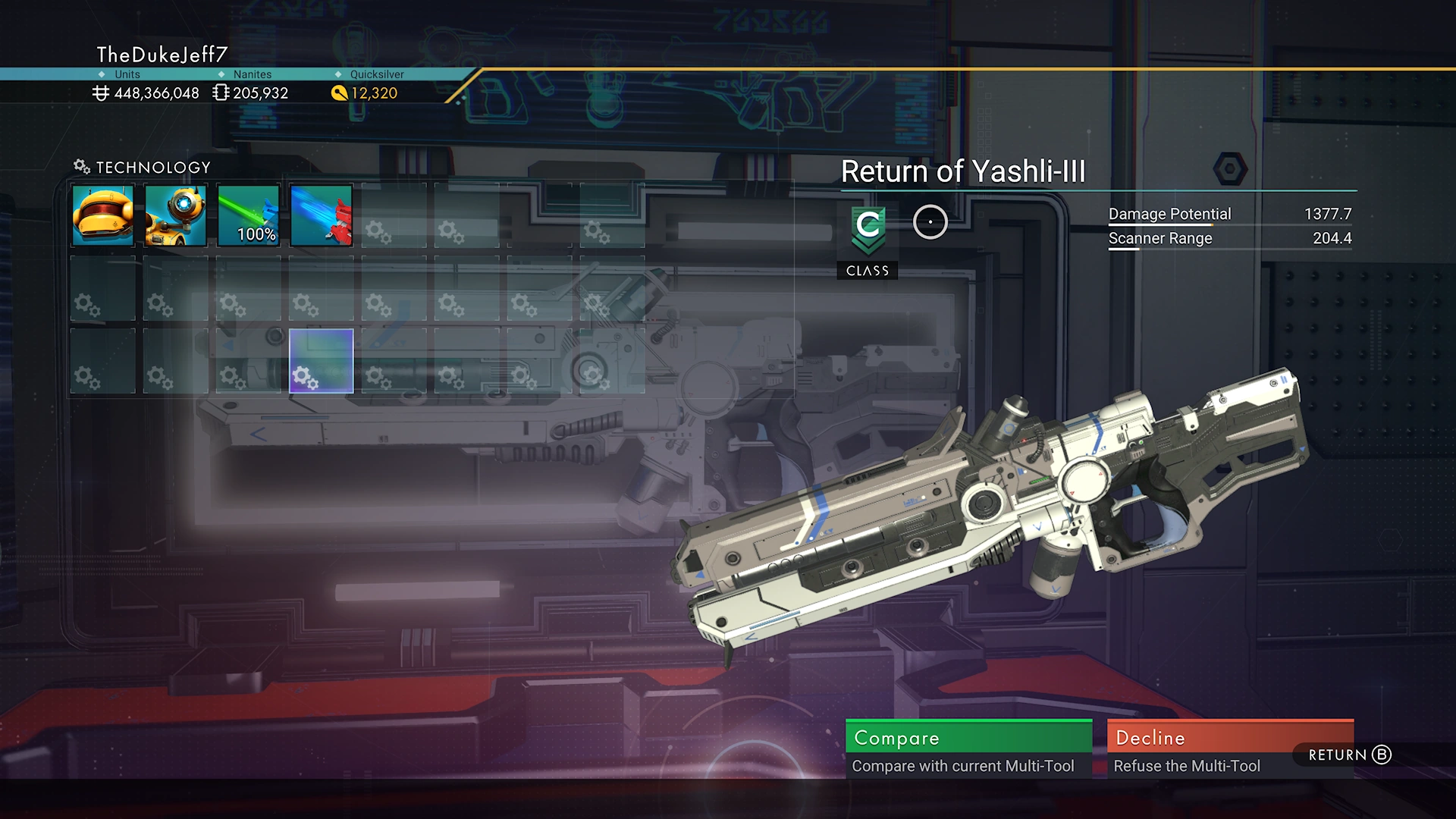
Task: Select the blue Boltcaster technology slot
Action: pos(321,216)
